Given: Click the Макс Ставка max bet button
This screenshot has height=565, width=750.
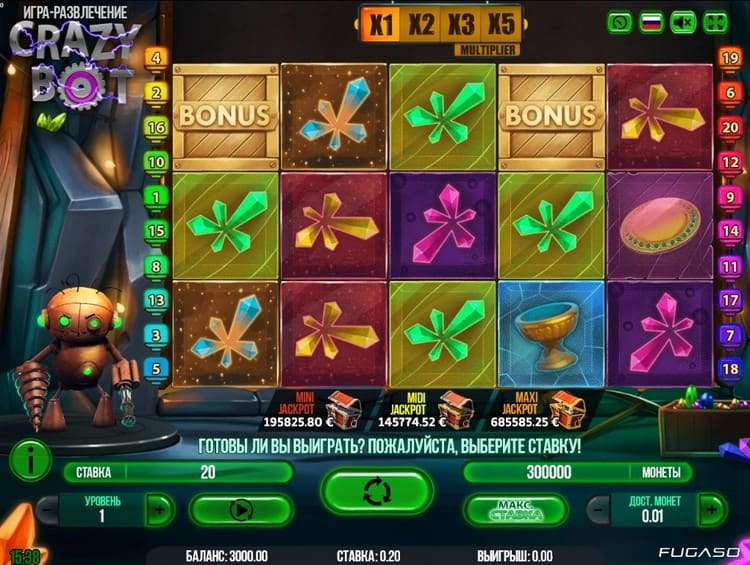Looking at the screenshot, I should 510,510.
